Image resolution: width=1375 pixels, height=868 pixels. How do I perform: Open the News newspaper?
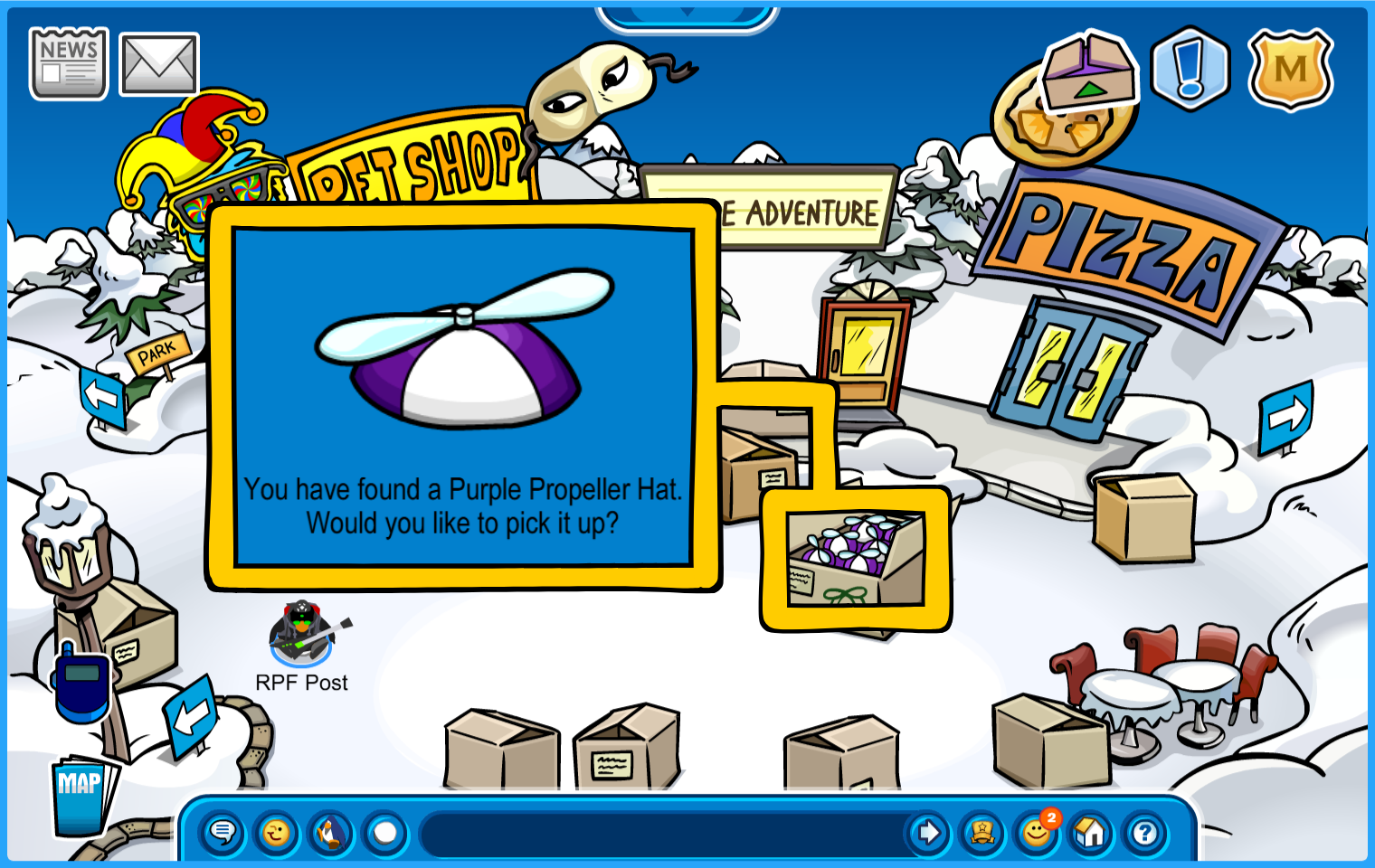point(69,63)
